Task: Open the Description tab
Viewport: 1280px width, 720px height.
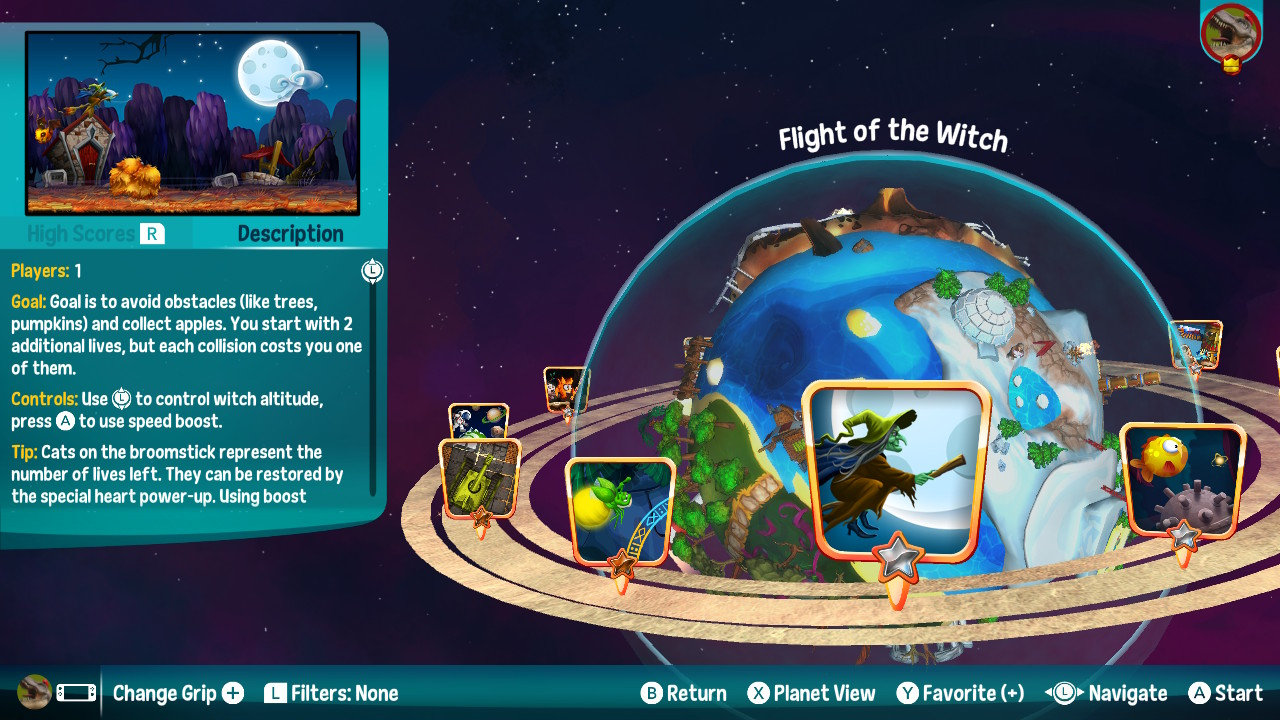Action: coord(290,234)
